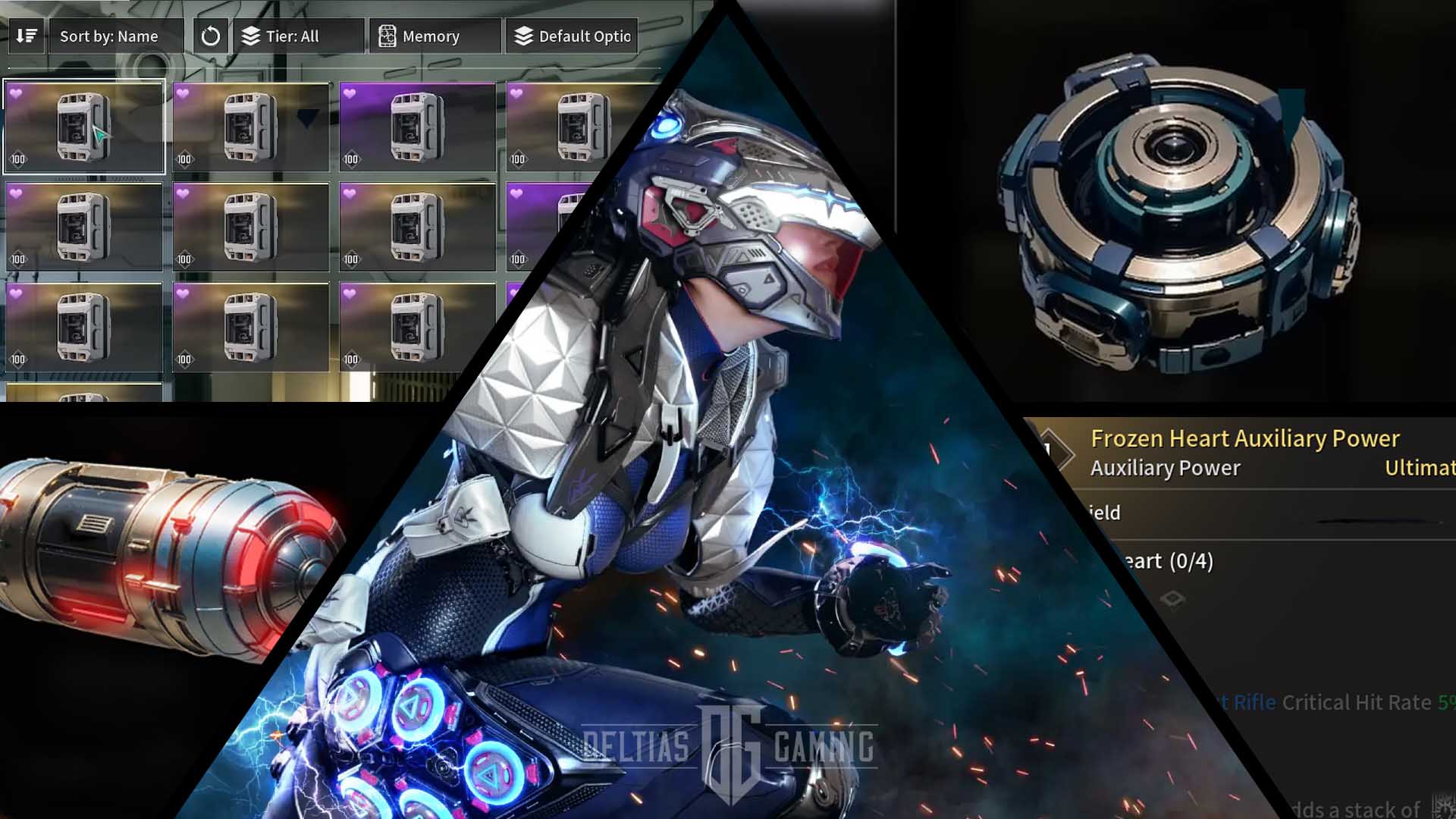Toggle the sort order arrow icon
Screen dimensions: 1456x819
pos(27,36)
